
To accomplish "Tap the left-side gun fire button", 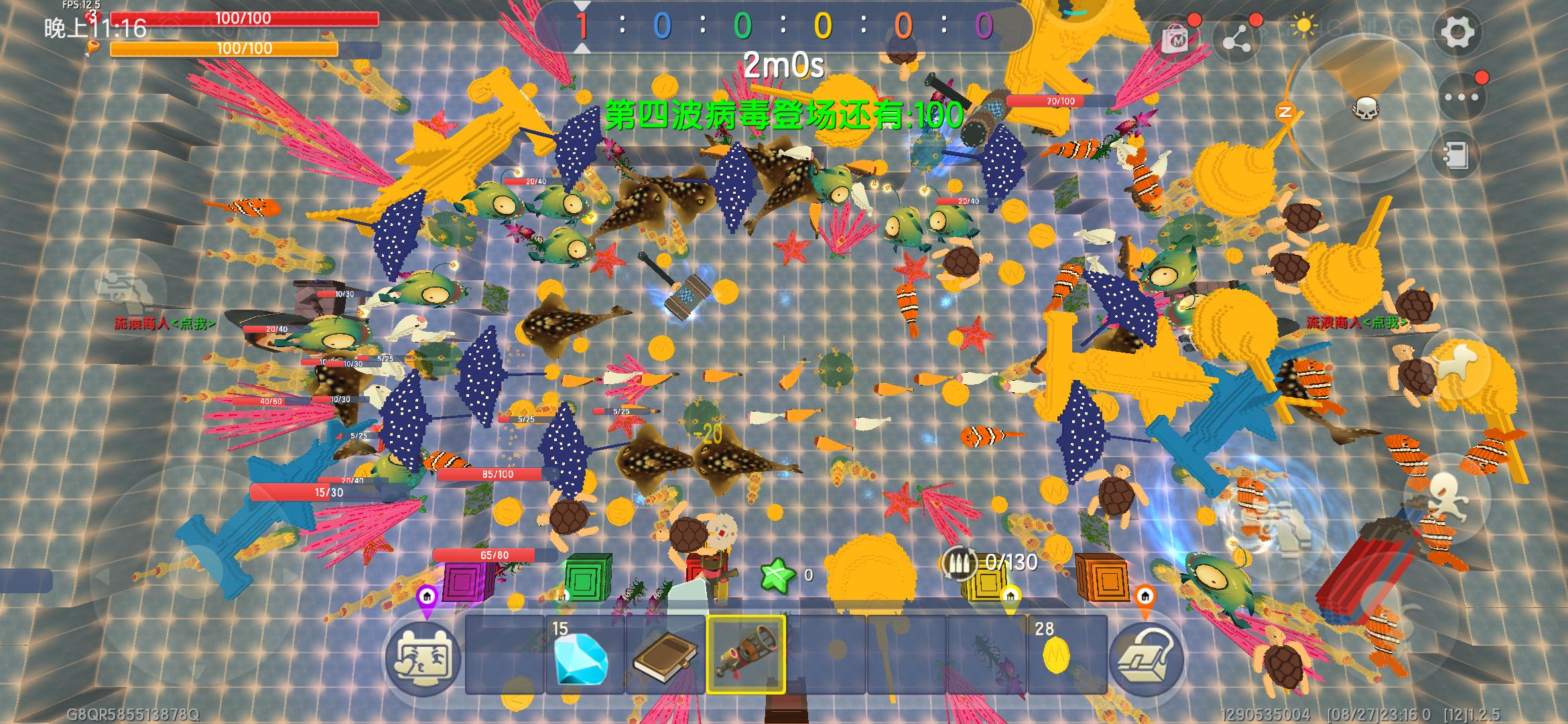I will point(124,288).
